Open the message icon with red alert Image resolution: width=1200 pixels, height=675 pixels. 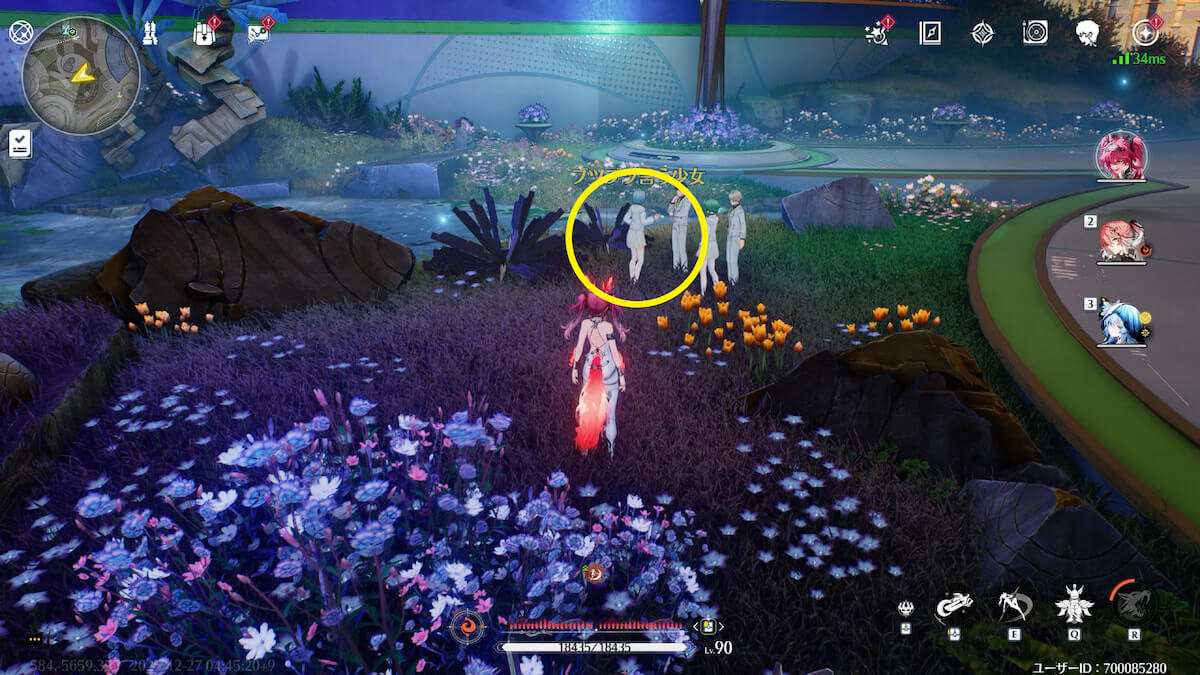258,33
